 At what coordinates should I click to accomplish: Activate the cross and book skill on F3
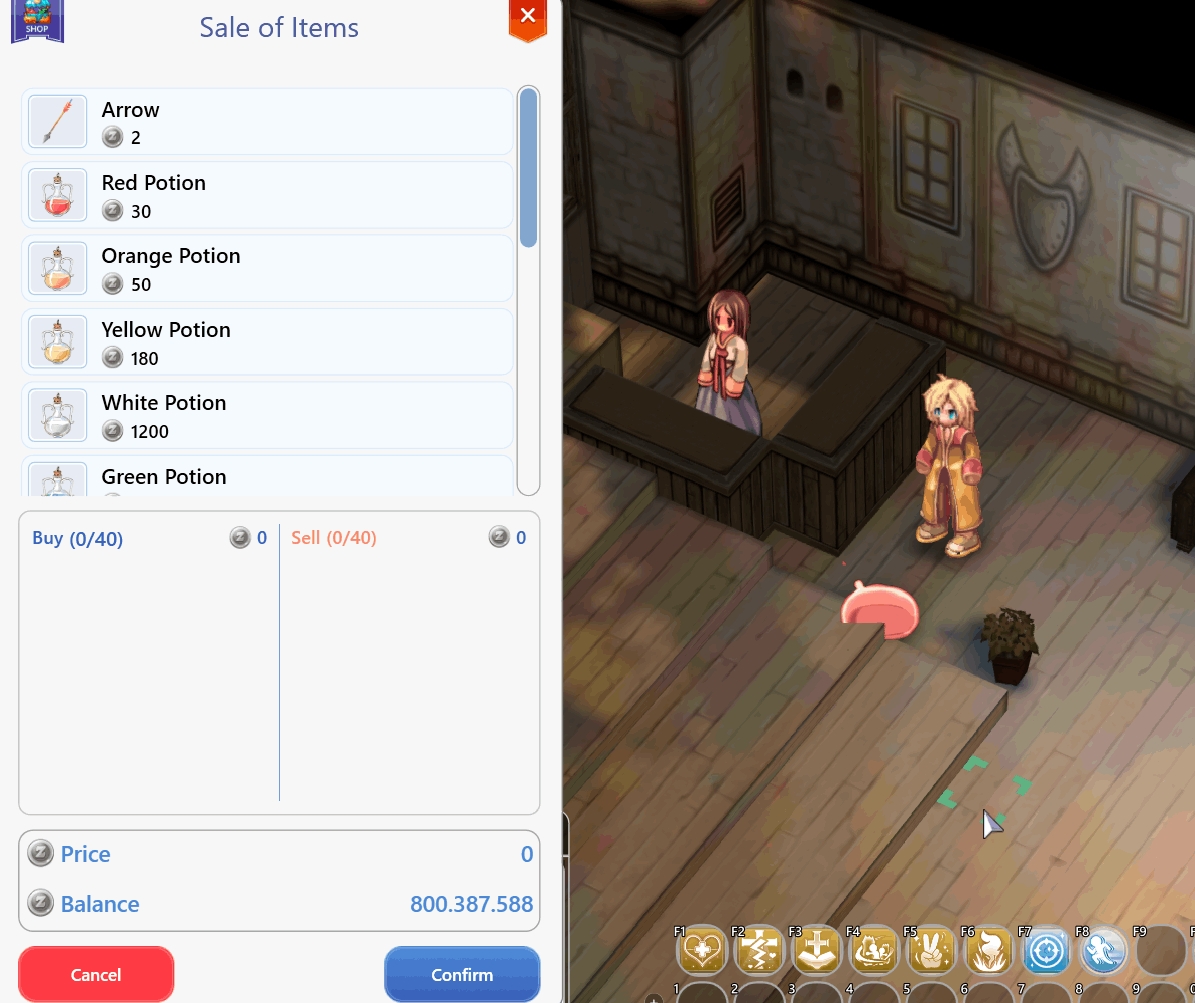[x=817, y=951]
